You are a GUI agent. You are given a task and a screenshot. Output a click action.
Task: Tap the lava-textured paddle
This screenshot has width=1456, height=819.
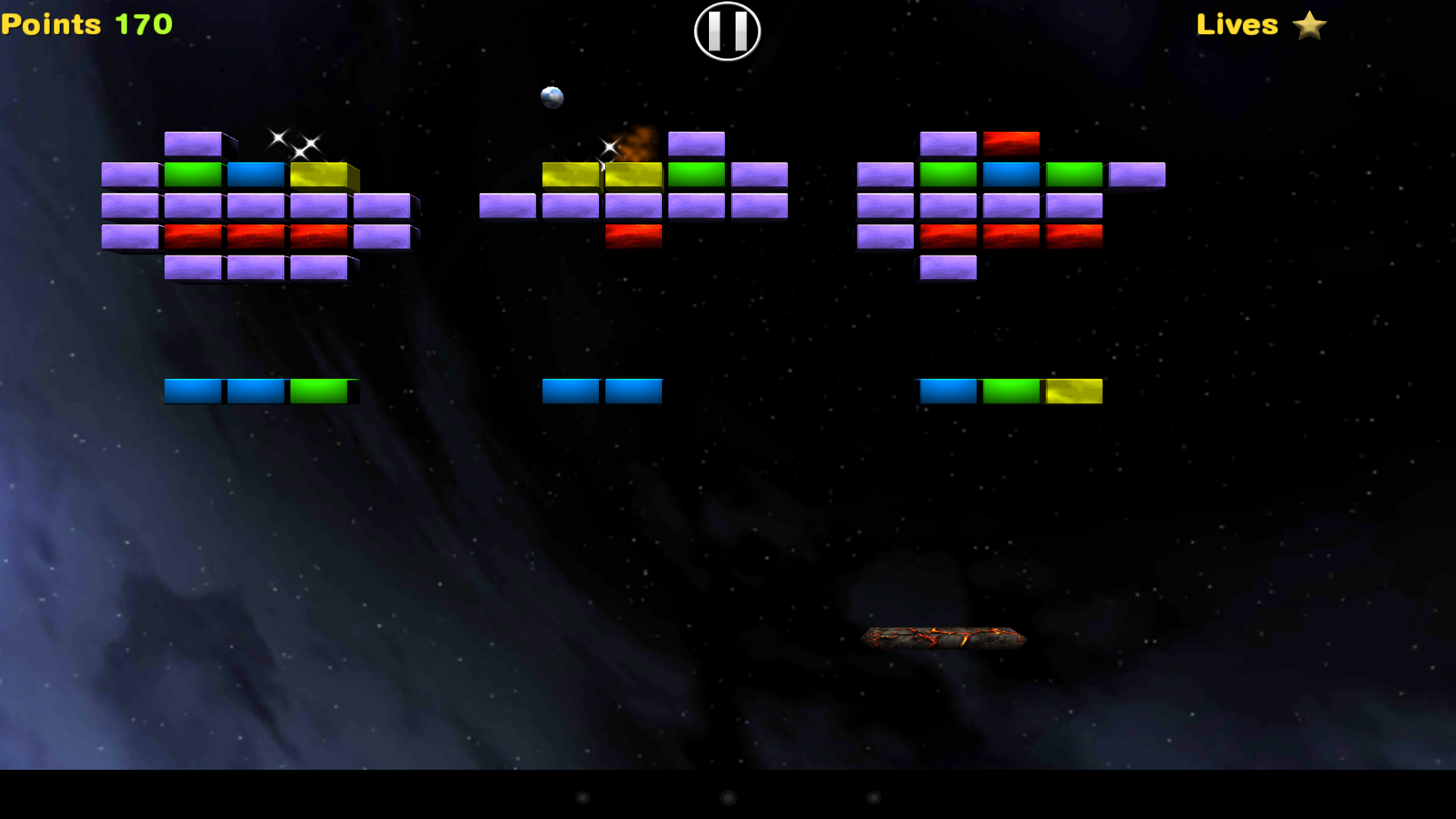pos(944,637)
